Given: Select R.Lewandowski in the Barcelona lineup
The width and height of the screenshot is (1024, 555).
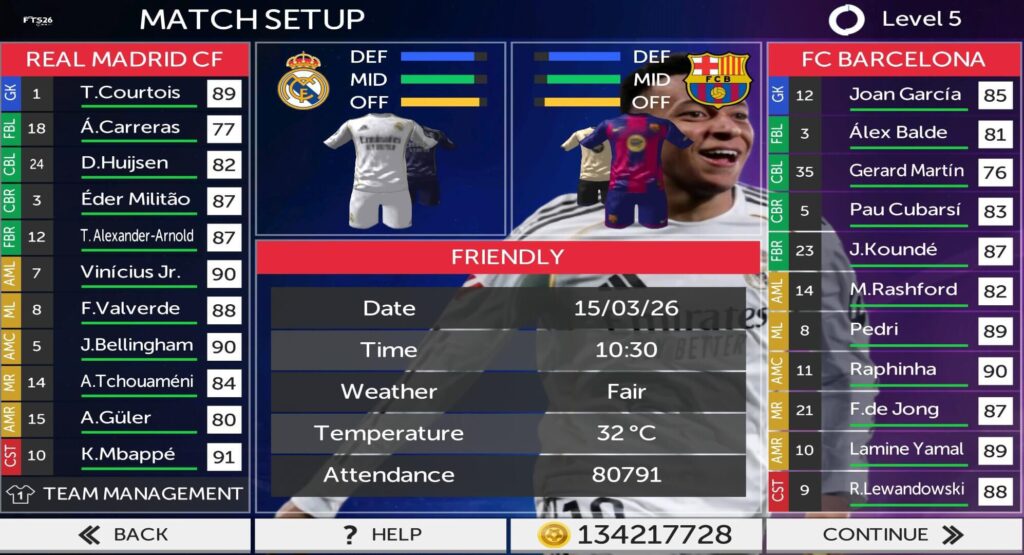Looking at the screenshot, I should tap(906, 490).
